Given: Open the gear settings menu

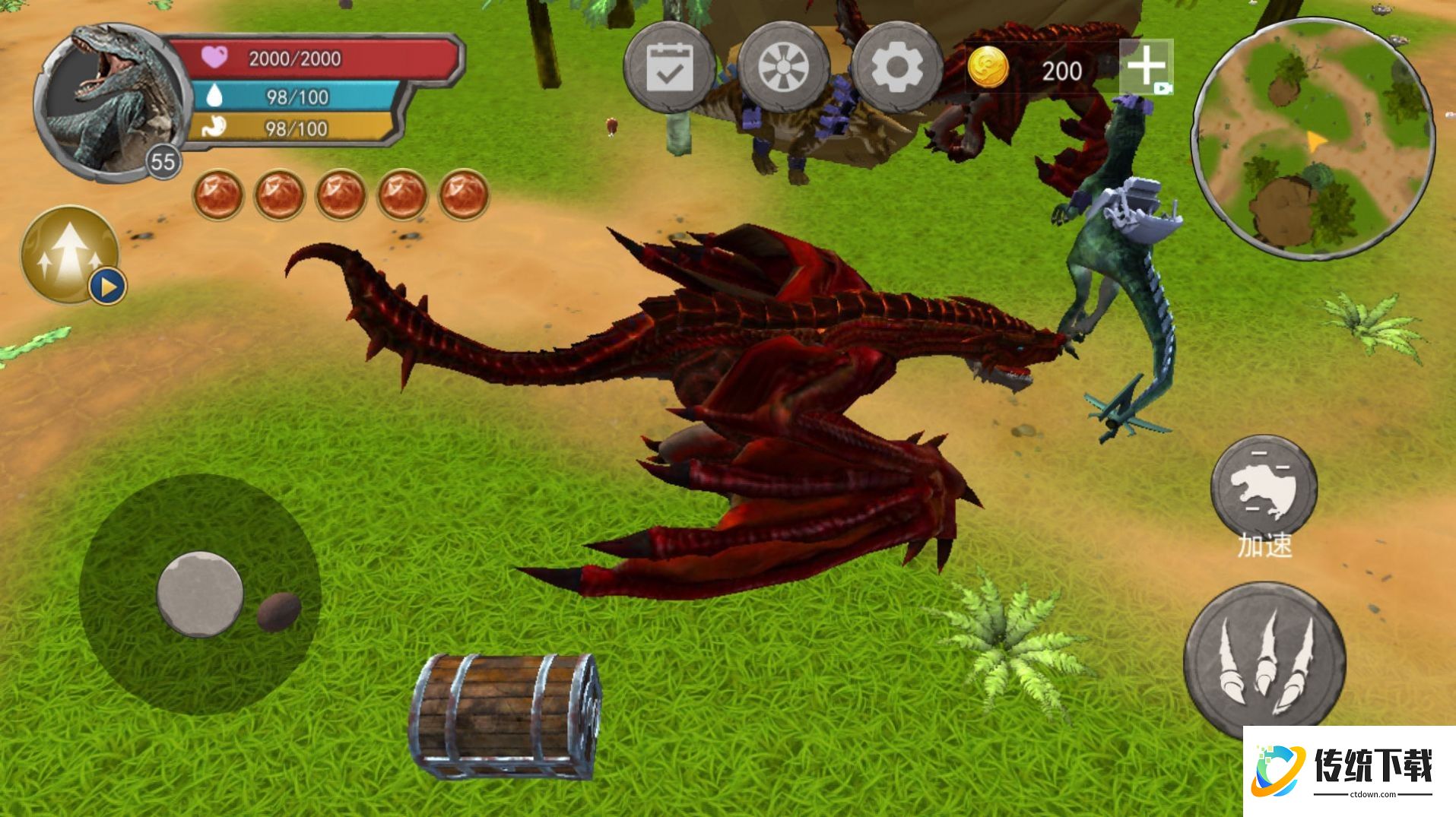Looking at the screenshot, I should pos(897,68).
